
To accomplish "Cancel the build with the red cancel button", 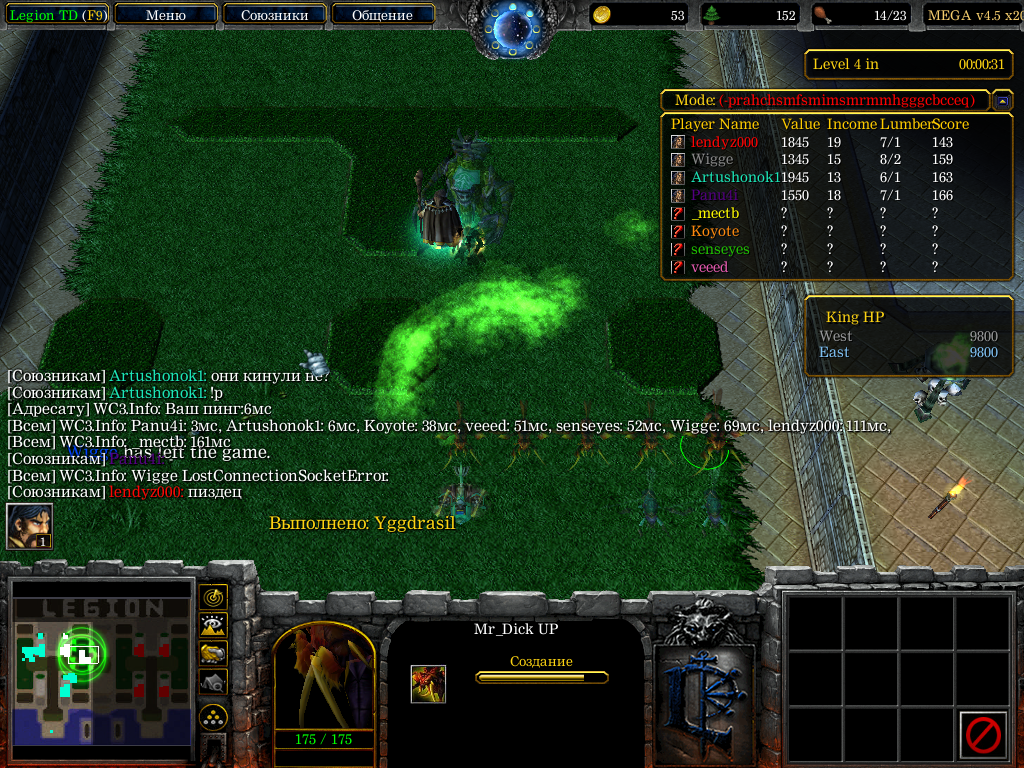I will point(982,735).
